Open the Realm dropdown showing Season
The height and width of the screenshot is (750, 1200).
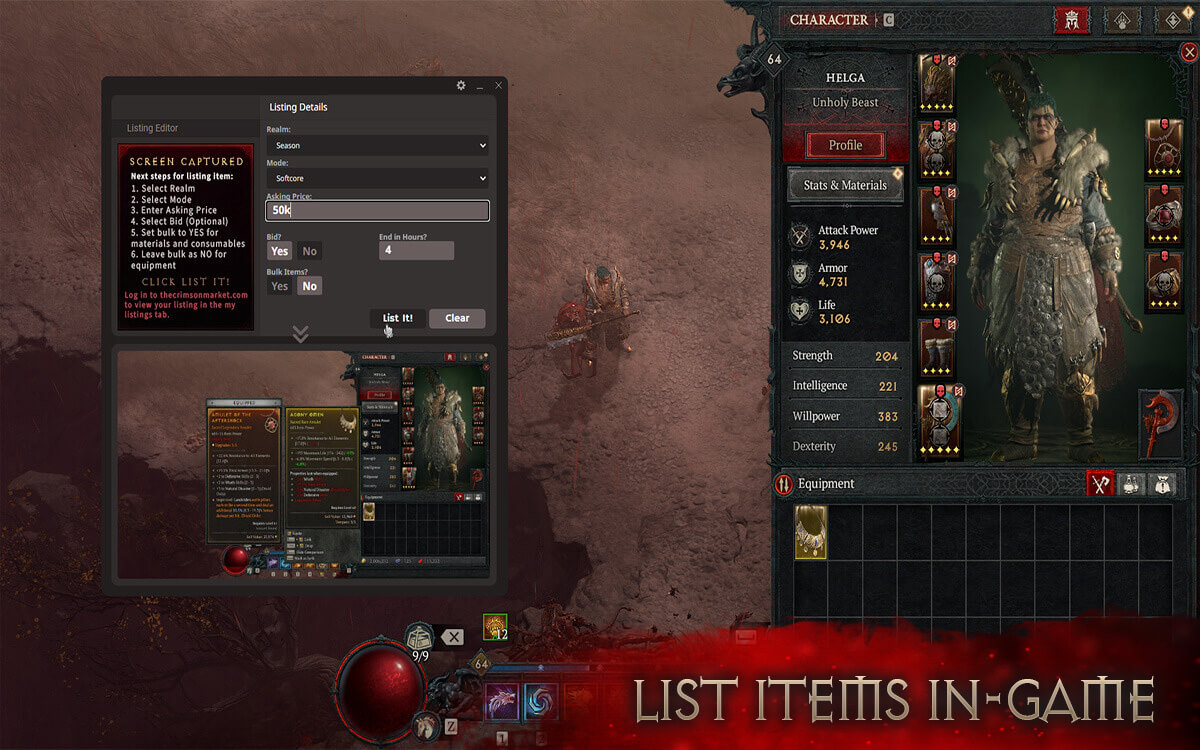(377, 146)
